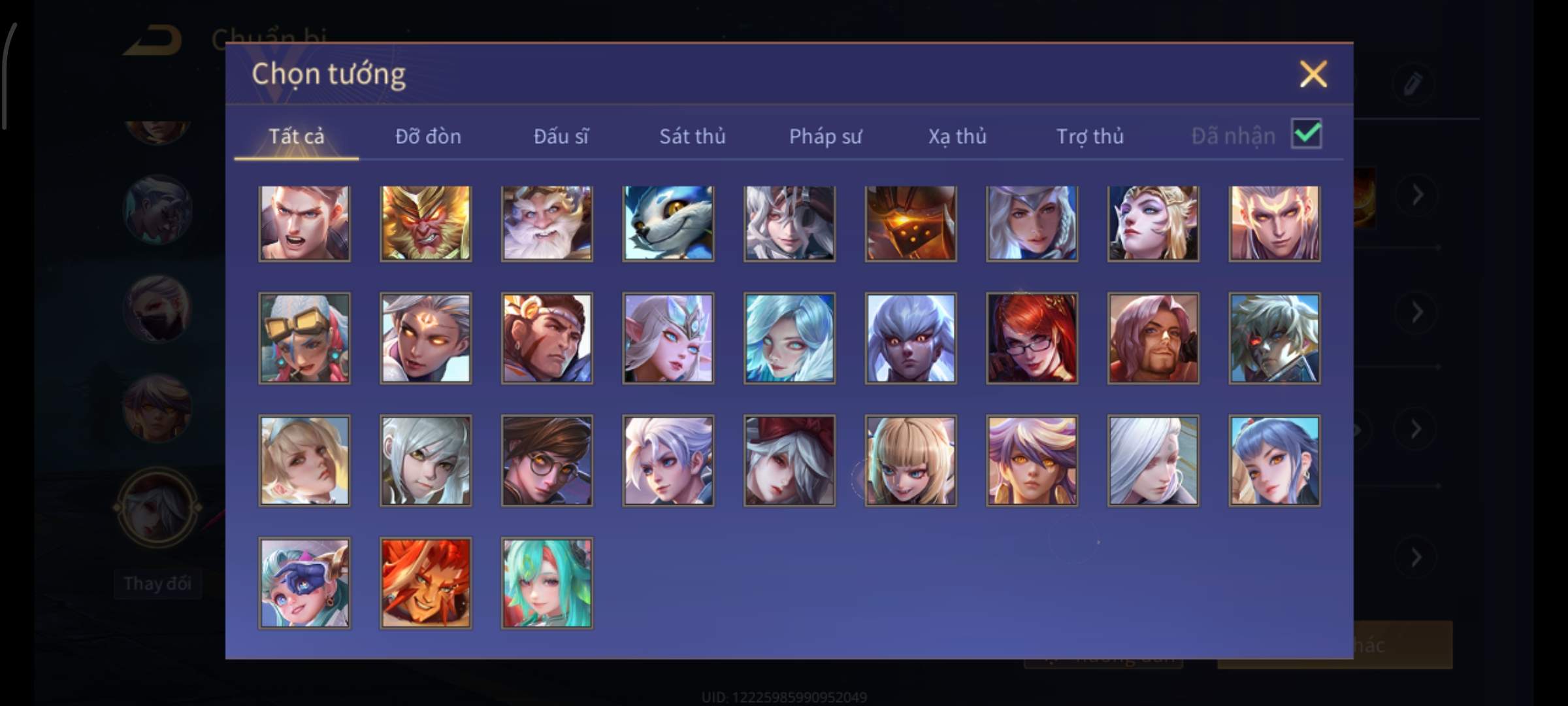The height and width of the screenshot is (706, 1568).
Task: Pick the blue cartoon cat hero
Action: pyautogui.click(x=668, y=224)
